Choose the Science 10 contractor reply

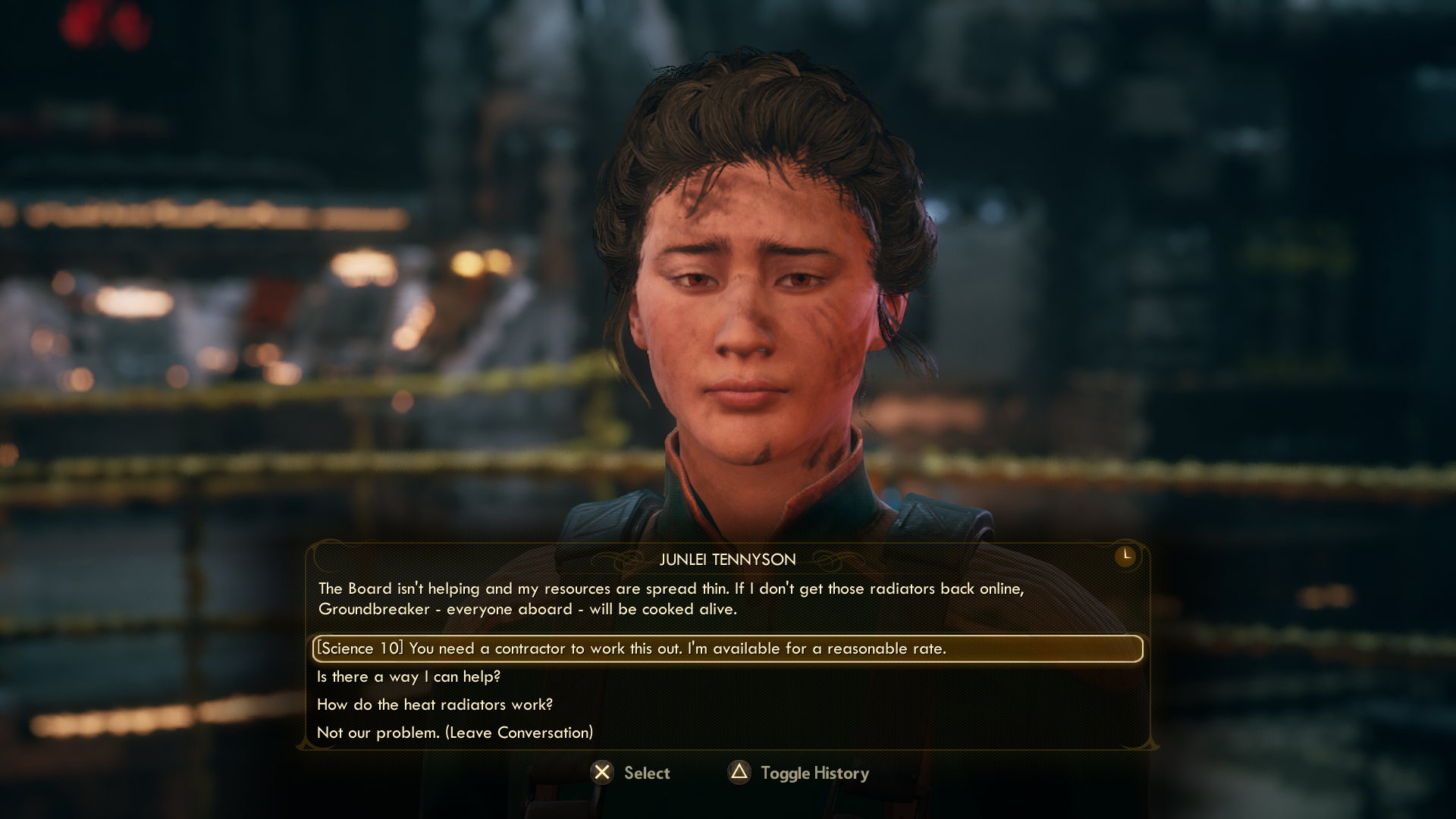click(x=631, y=648)
